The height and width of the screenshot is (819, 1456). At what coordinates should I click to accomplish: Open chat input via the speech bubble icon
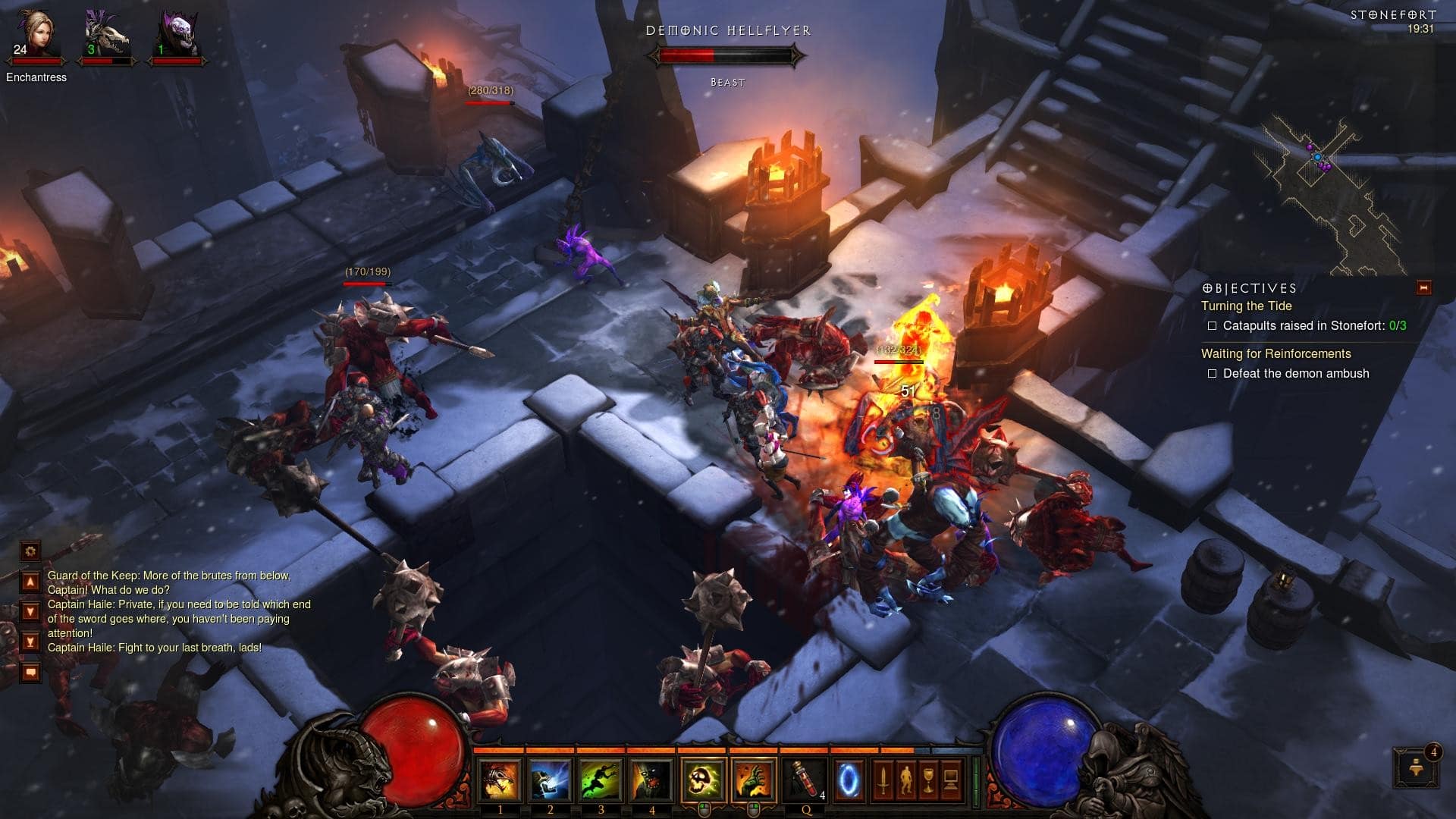click(30, 670)
